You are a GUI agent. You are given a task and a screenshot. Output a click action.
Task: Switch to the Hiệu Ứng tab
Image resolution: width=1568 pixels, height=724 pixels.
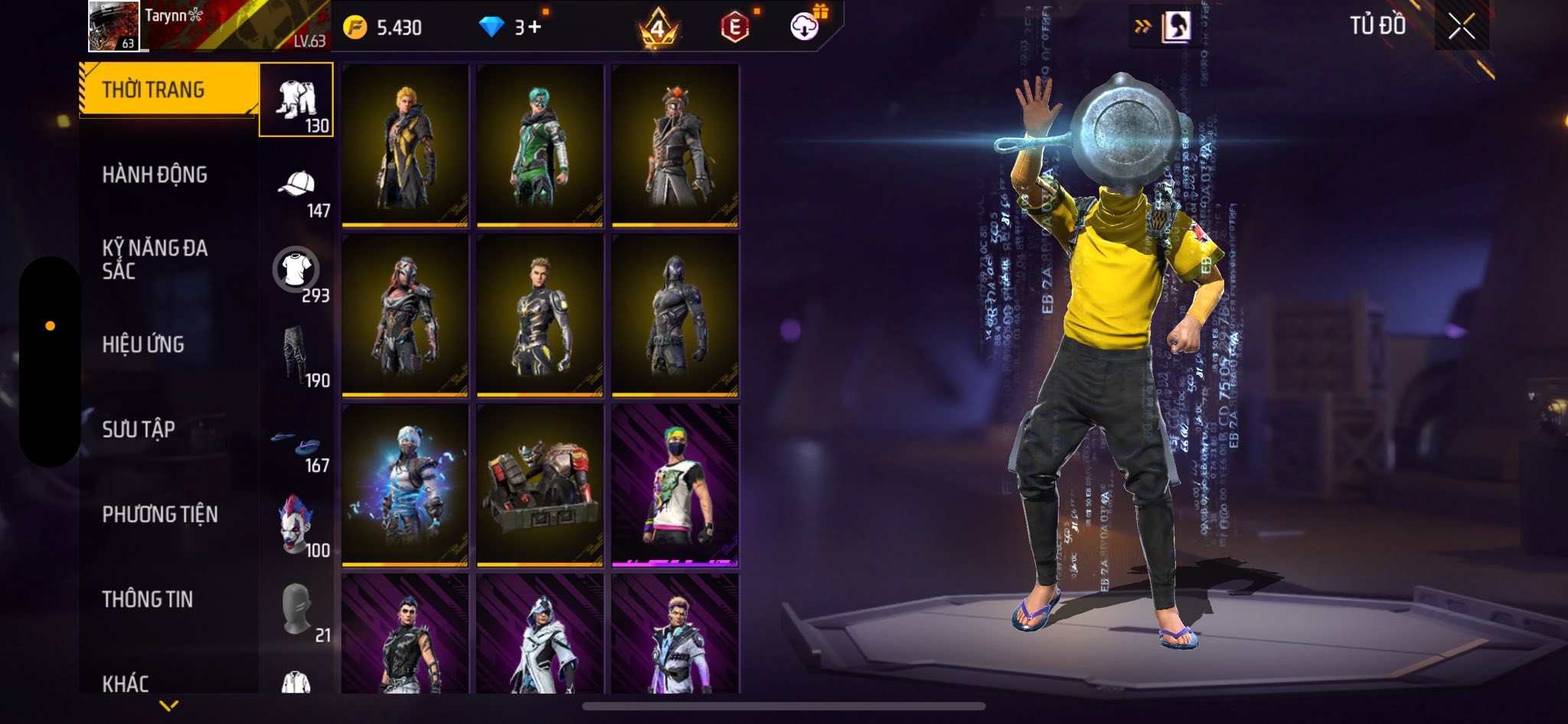point(143,345)
